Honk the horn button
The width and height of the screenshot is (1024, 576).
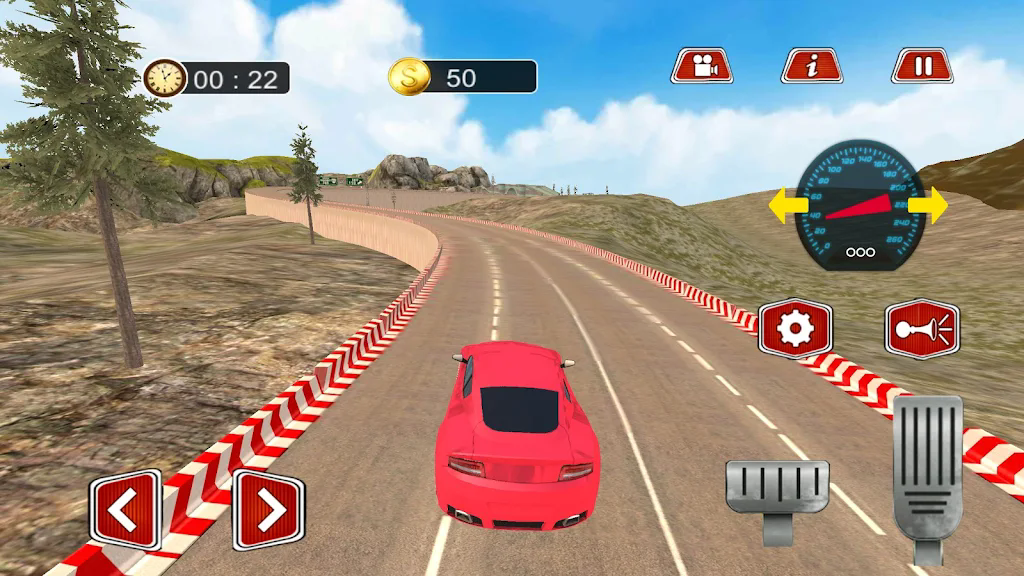(x=922, y=329)
